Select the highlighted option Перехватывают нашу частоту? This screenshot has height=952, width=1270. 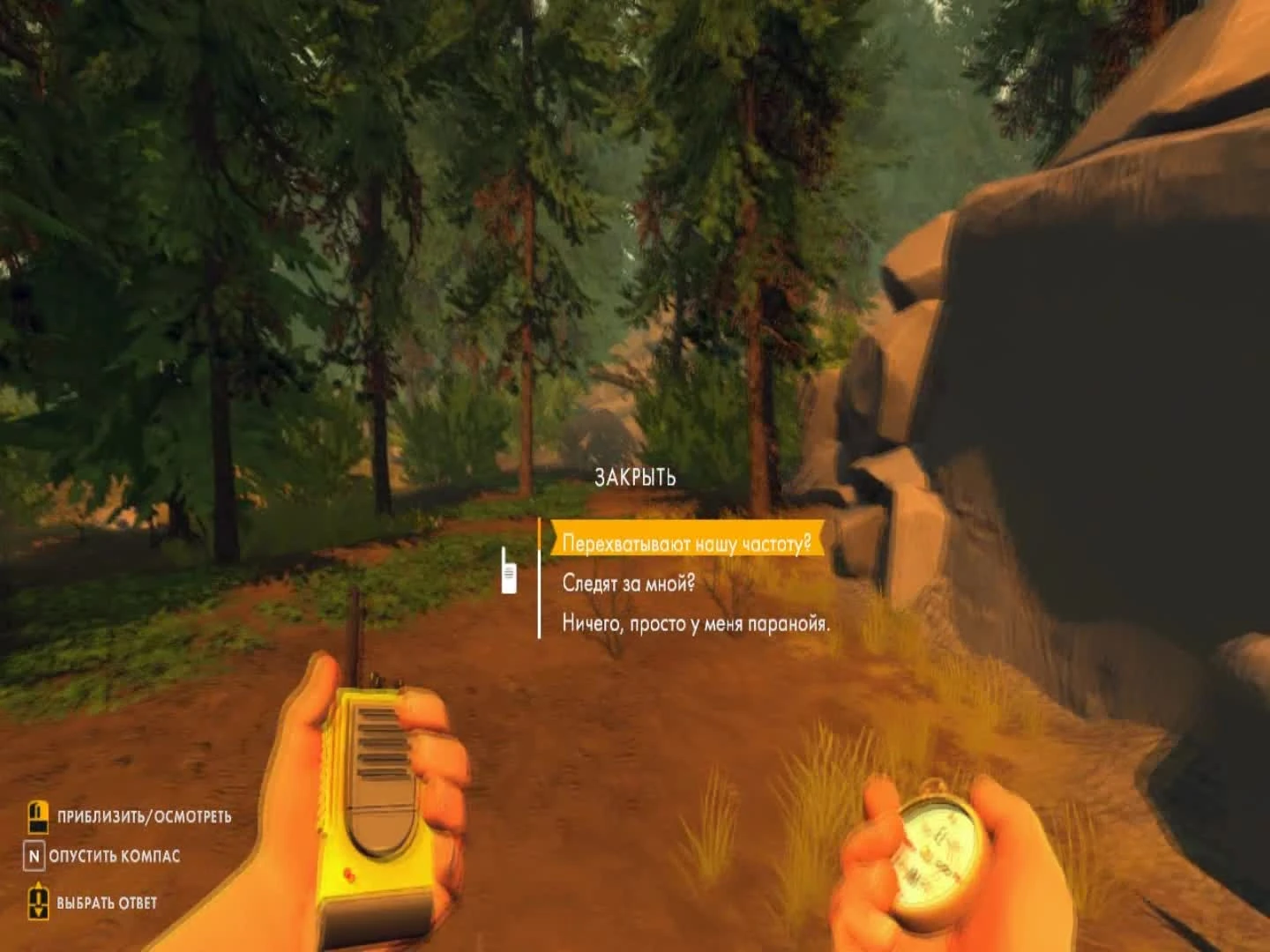[686, 543]
